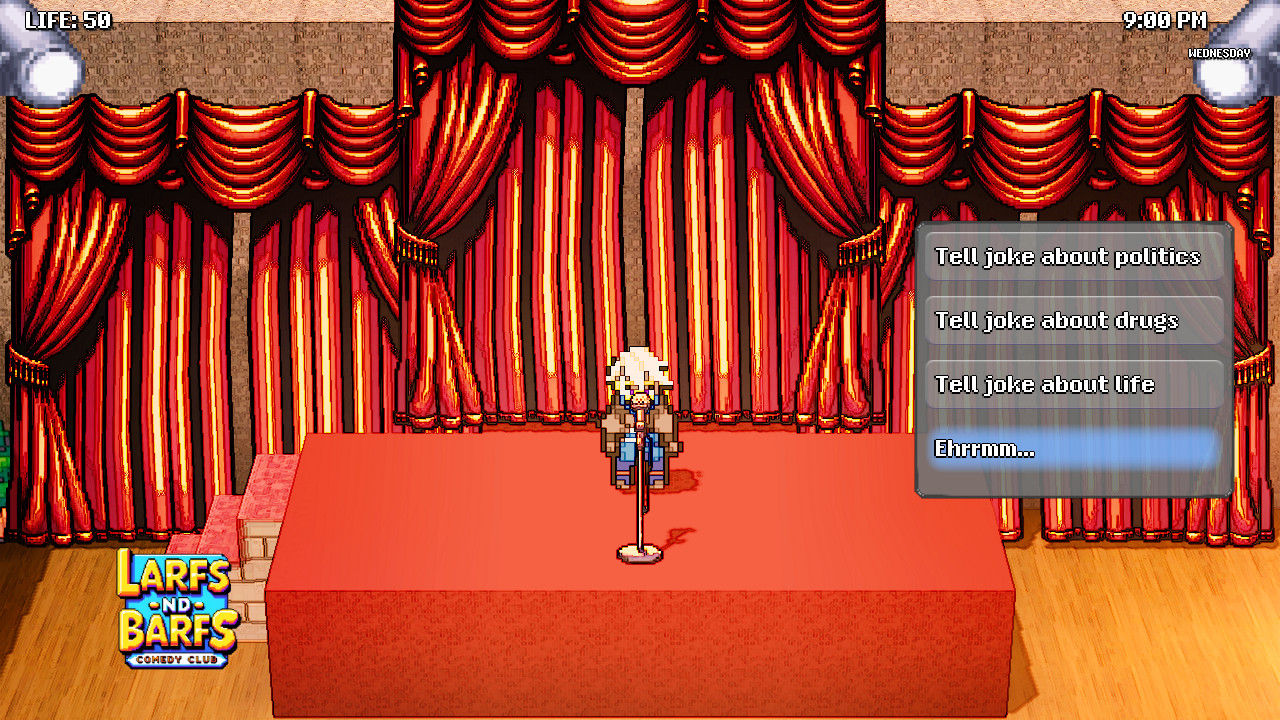Click the top entry of the choice list
The width and height of the screenshot is (1280, 720).
click(x=1073, y=256)
